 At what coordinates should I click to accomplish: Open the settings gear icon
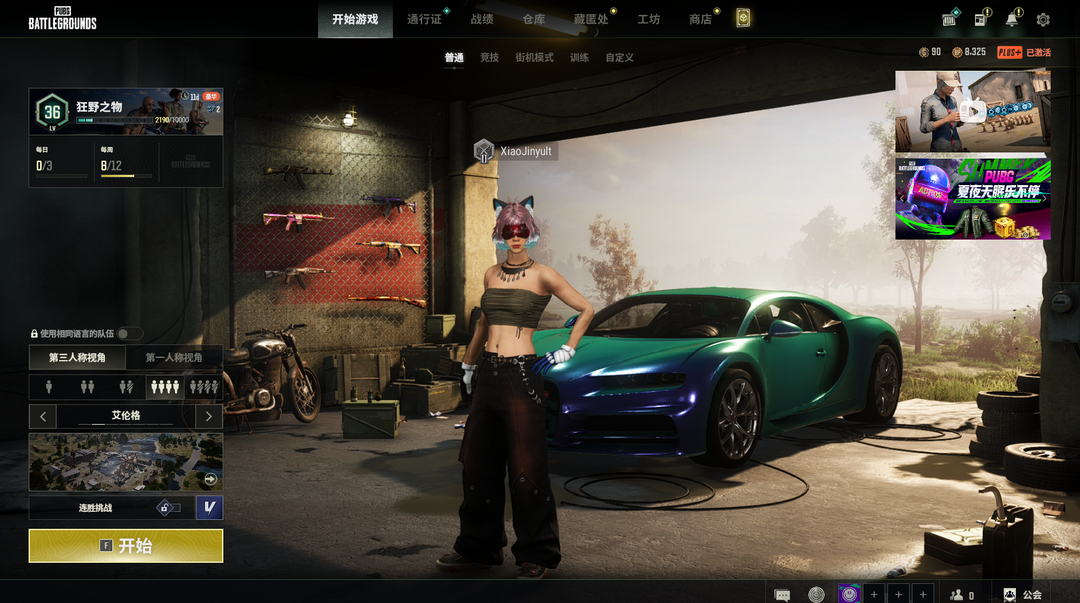point(1043,20)
